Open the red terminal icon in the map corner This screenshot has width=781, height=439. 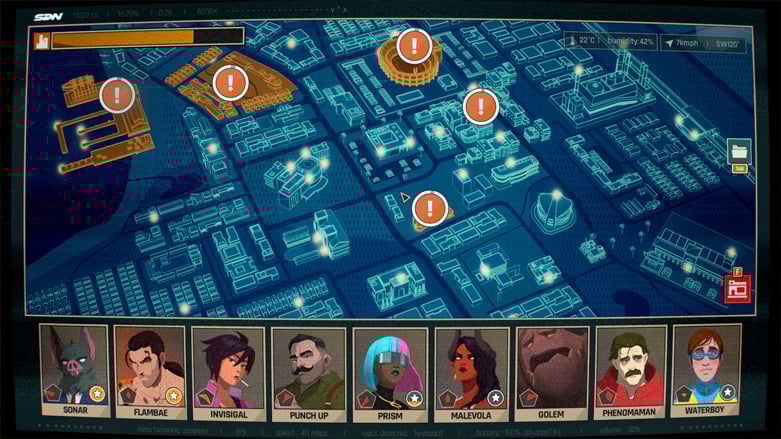point(738,289)
